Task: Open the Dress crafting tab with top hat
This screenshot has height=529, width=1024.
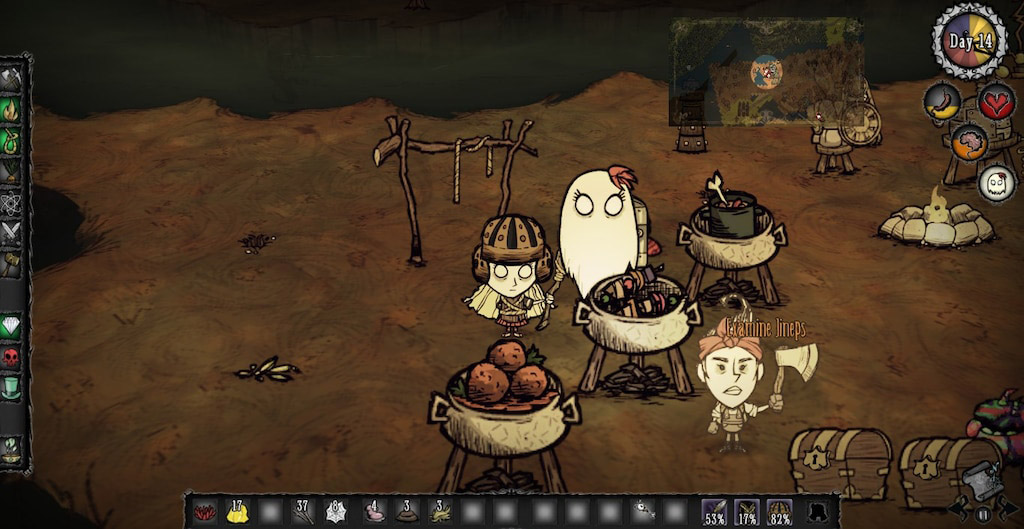Action: 12,388
